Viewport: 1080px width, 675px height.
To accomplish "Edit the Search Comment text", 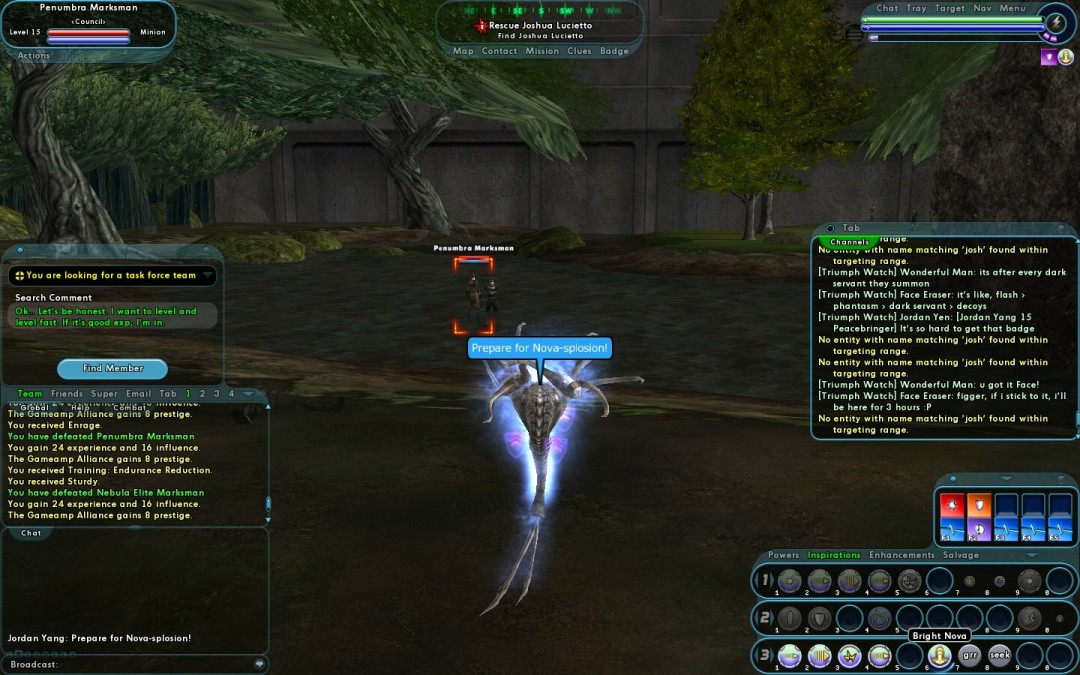I will 110,316.
